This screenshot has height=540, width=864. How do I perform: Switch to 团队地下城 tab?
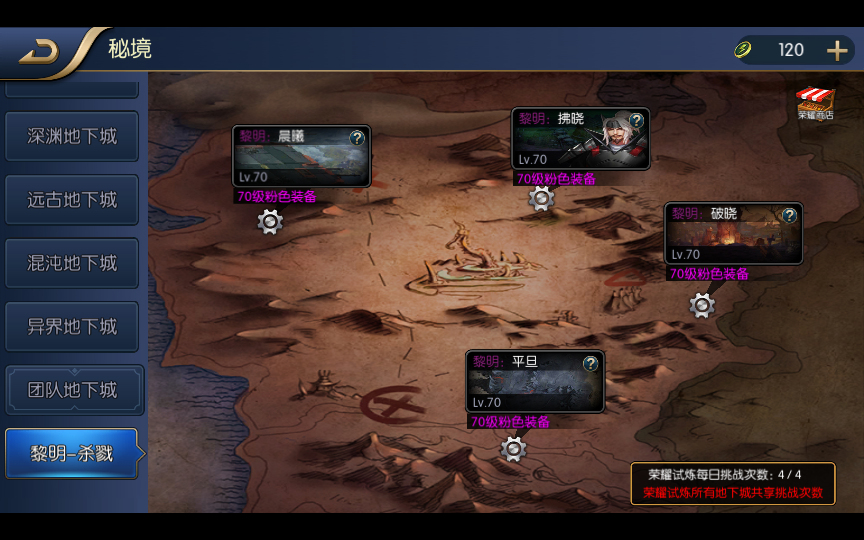72,390
